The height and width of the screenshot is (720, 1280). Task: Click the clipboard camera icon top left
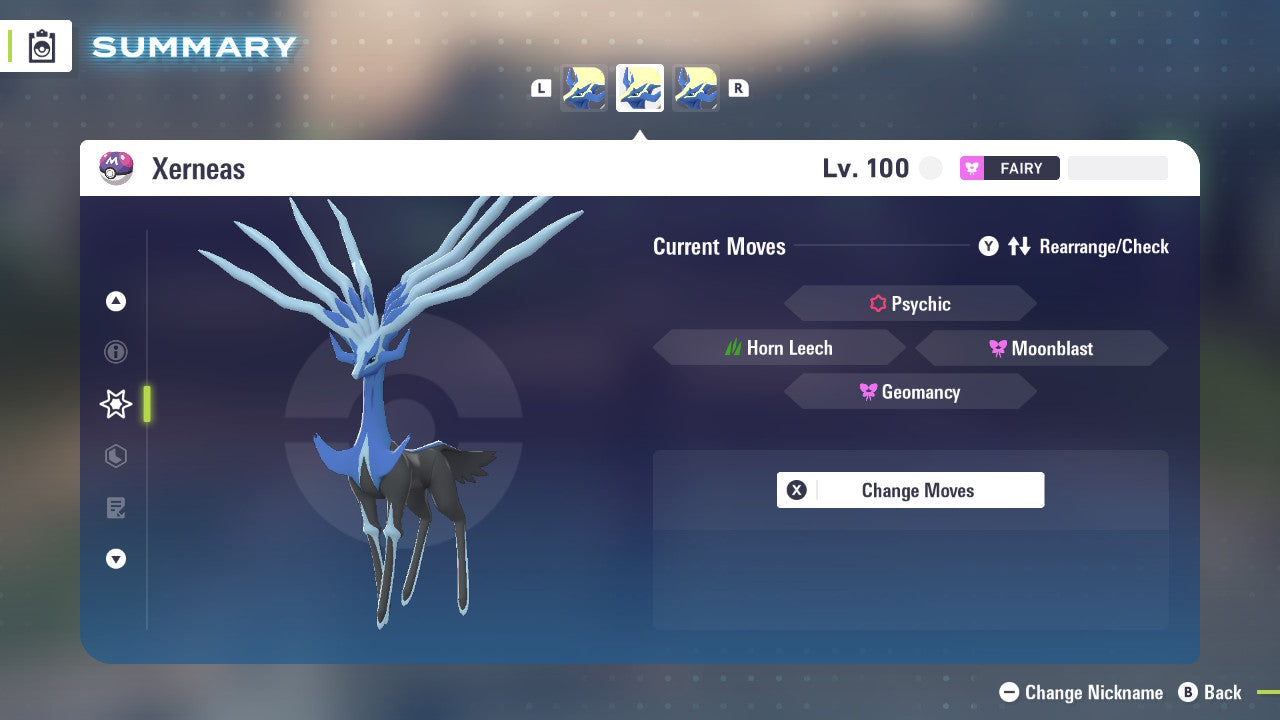(42, 46)
